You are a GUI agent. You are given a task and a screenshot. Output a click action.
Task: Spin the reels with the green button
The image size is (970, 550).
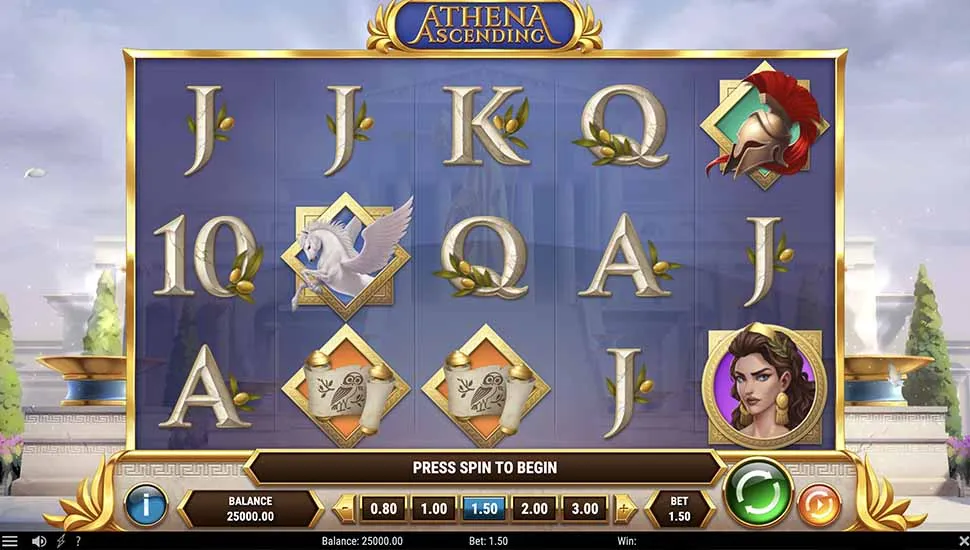pyautogui.click(x=757, y=492)
